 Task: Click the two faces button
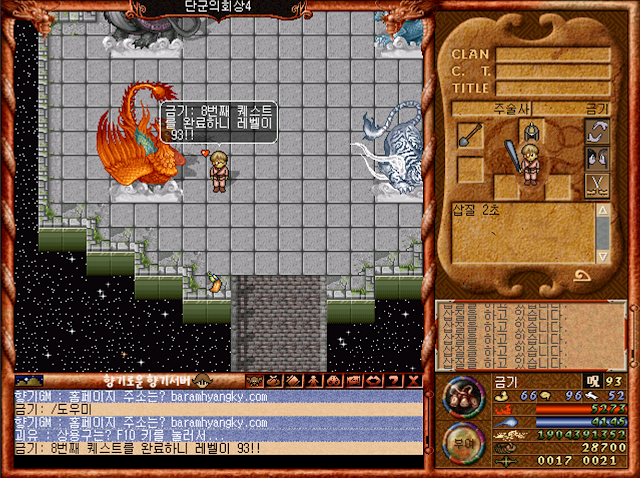[x=597, y=158]
